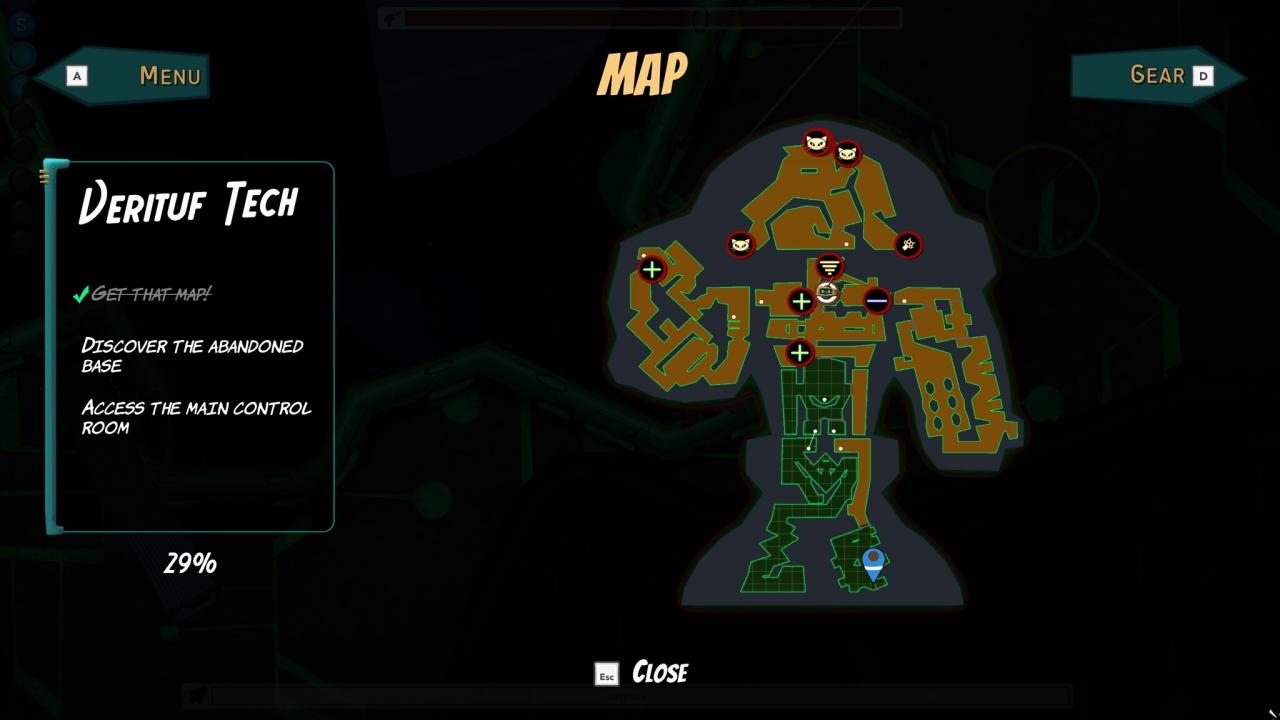Select the "Discover the abandoned base" objective
This screenshot has height=720, width=1280.
192,356
